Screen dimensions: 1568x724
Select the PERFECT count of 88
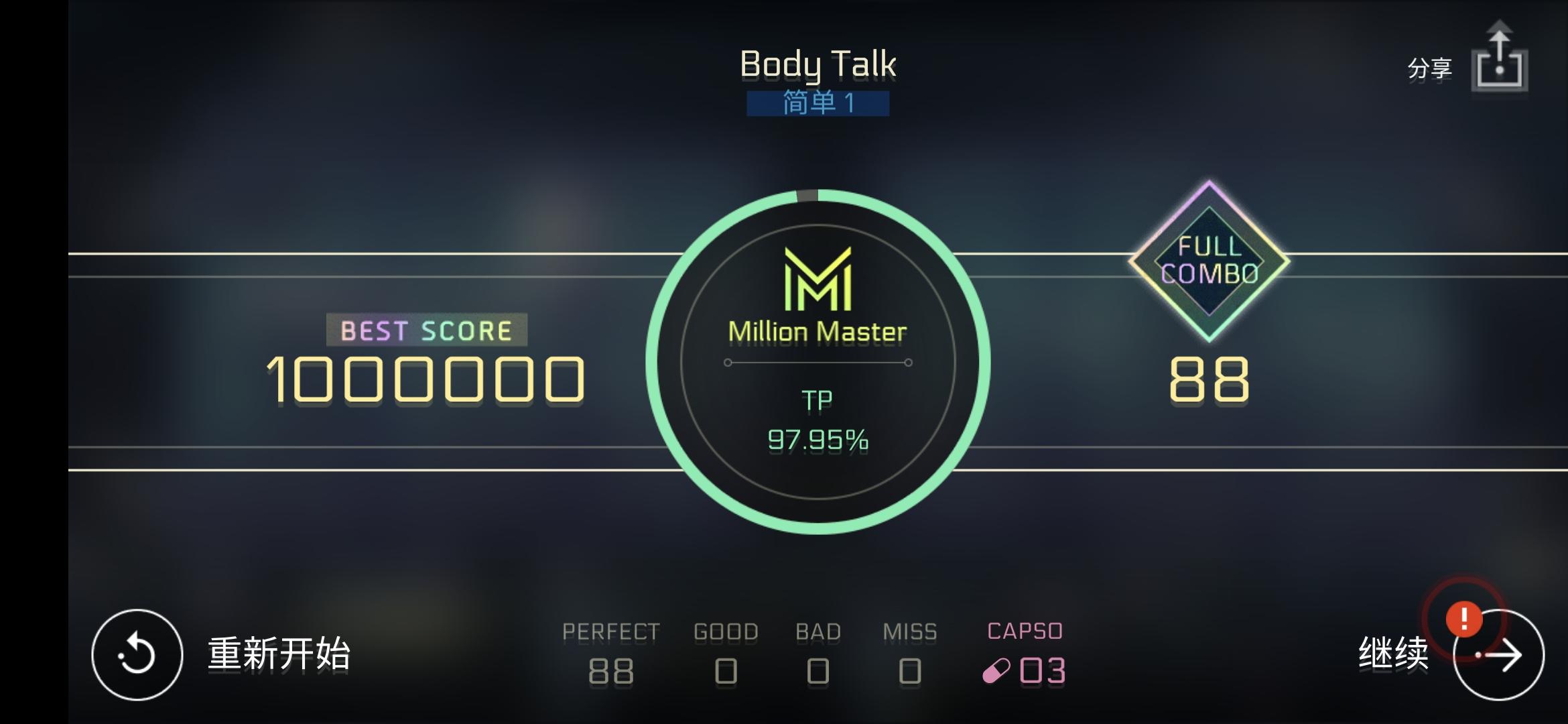pos(610,669)
